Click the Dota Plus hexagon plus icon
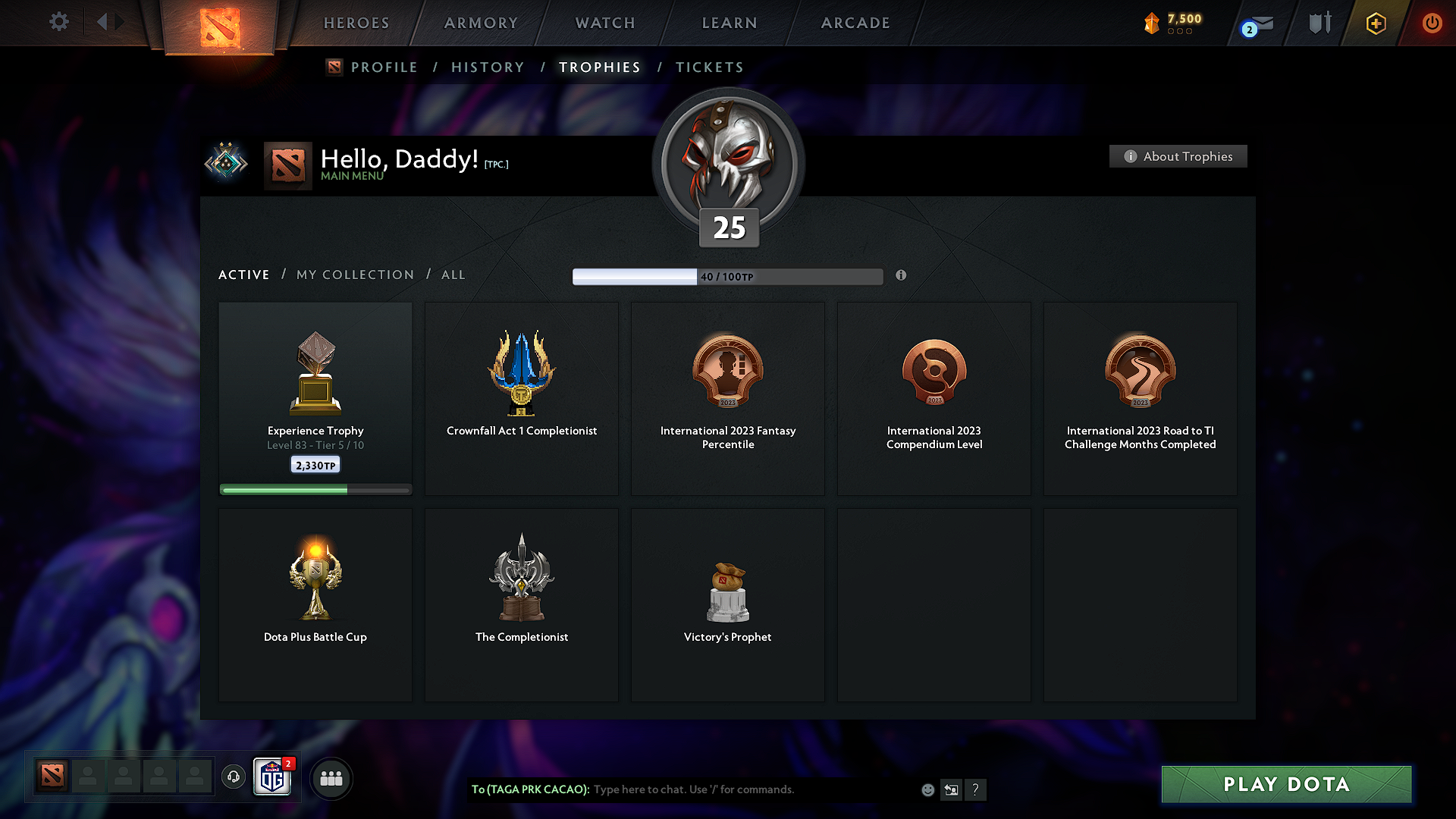The height and width of the screenshot is (819, 1456). [1375, 24]
